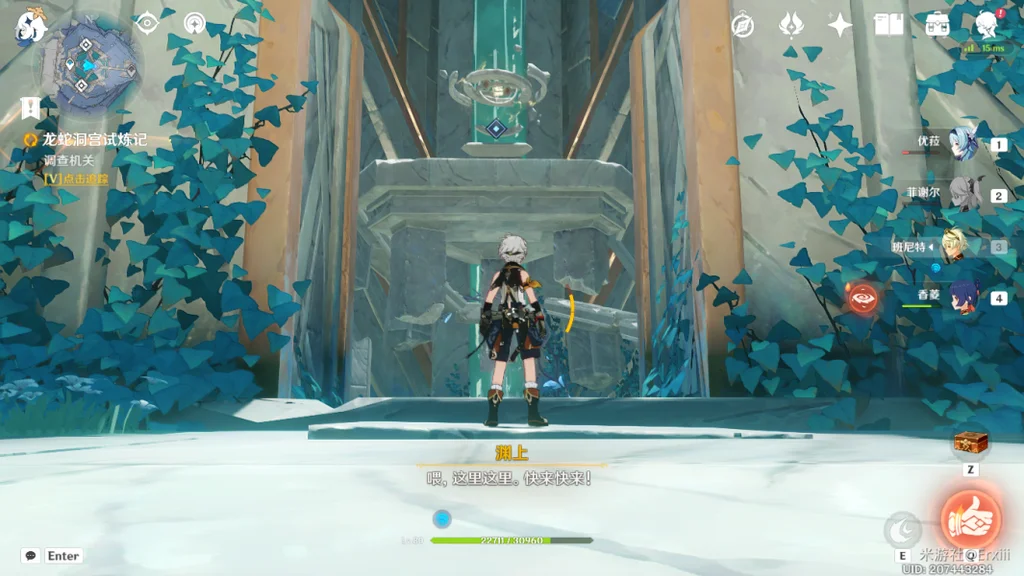The height and width of the screenshot is (576, 1024).
Task: Switch to party member 香菱
Action: (964, 297)
